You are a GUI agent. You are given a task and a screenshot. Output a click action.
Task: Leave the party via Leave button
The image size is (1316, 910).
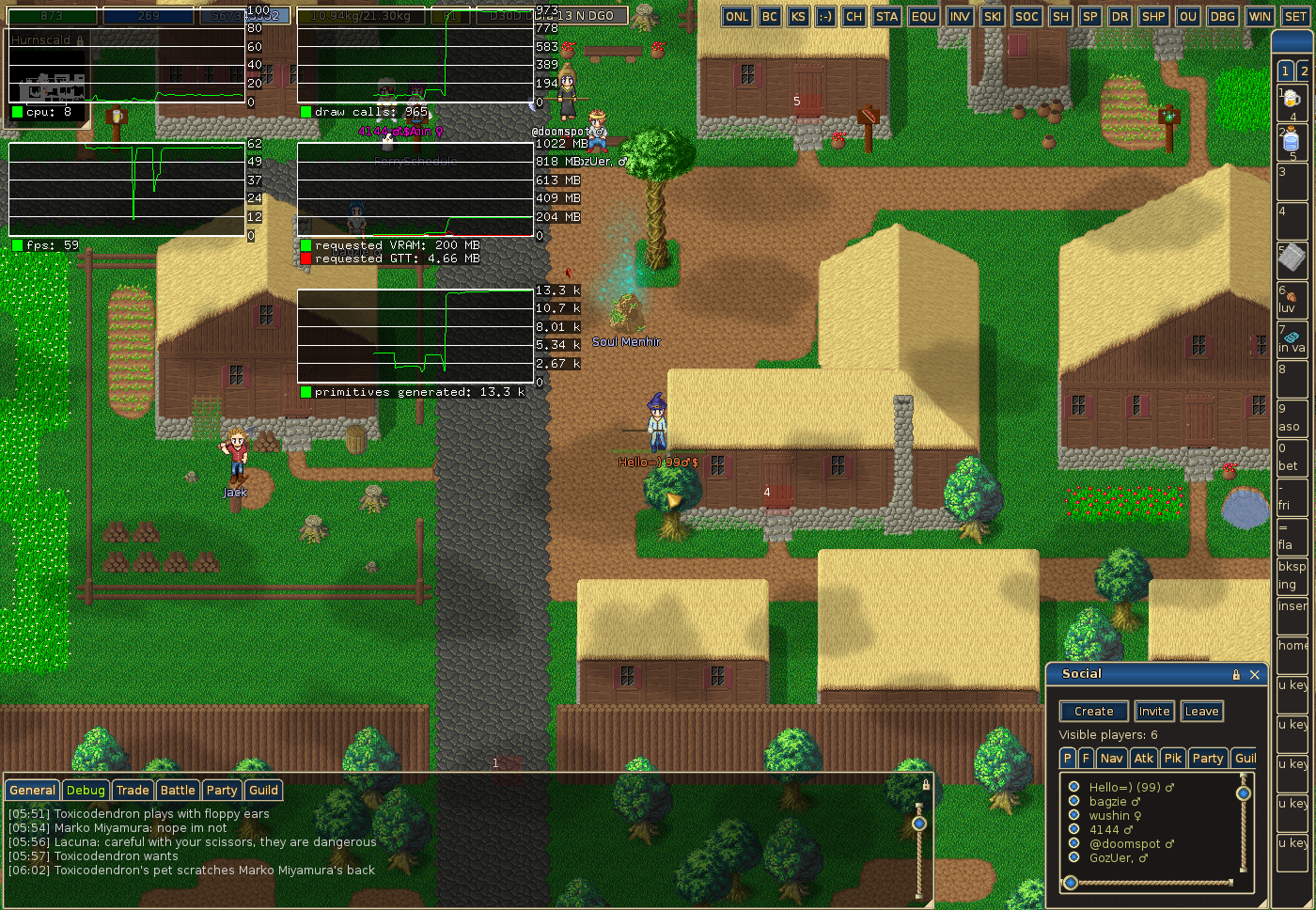tap(1201, 712)
